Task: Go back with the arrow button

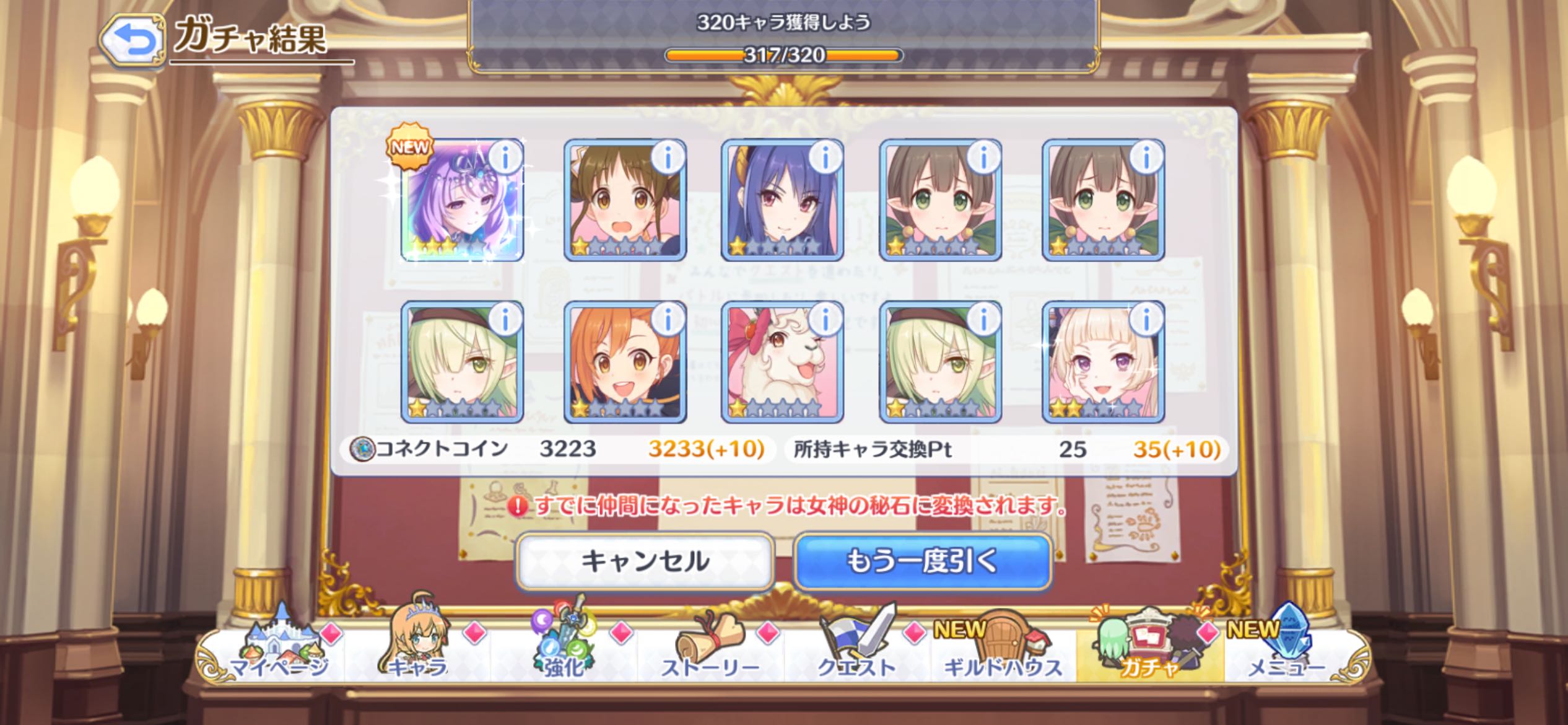Action: (132, 40)
